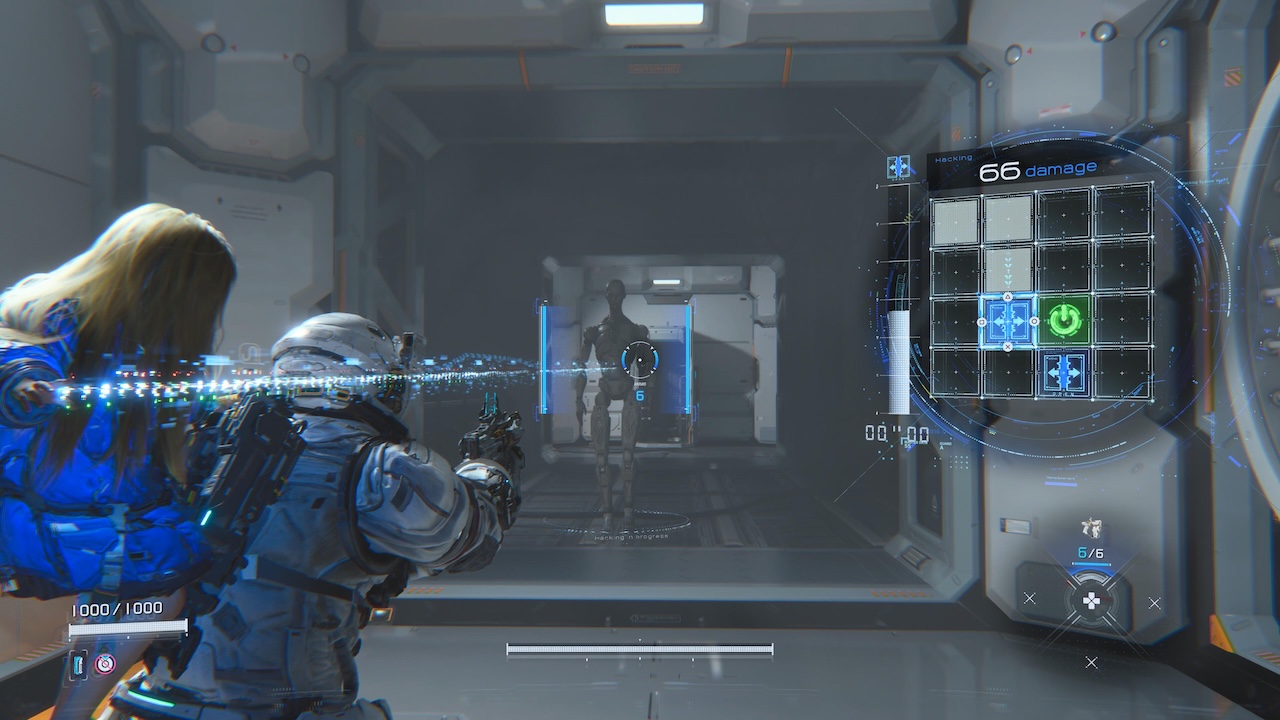Viewport: 1280px width, 720px height.
Task: Select the green power node tile
Action: click(x=1065, y=320)
